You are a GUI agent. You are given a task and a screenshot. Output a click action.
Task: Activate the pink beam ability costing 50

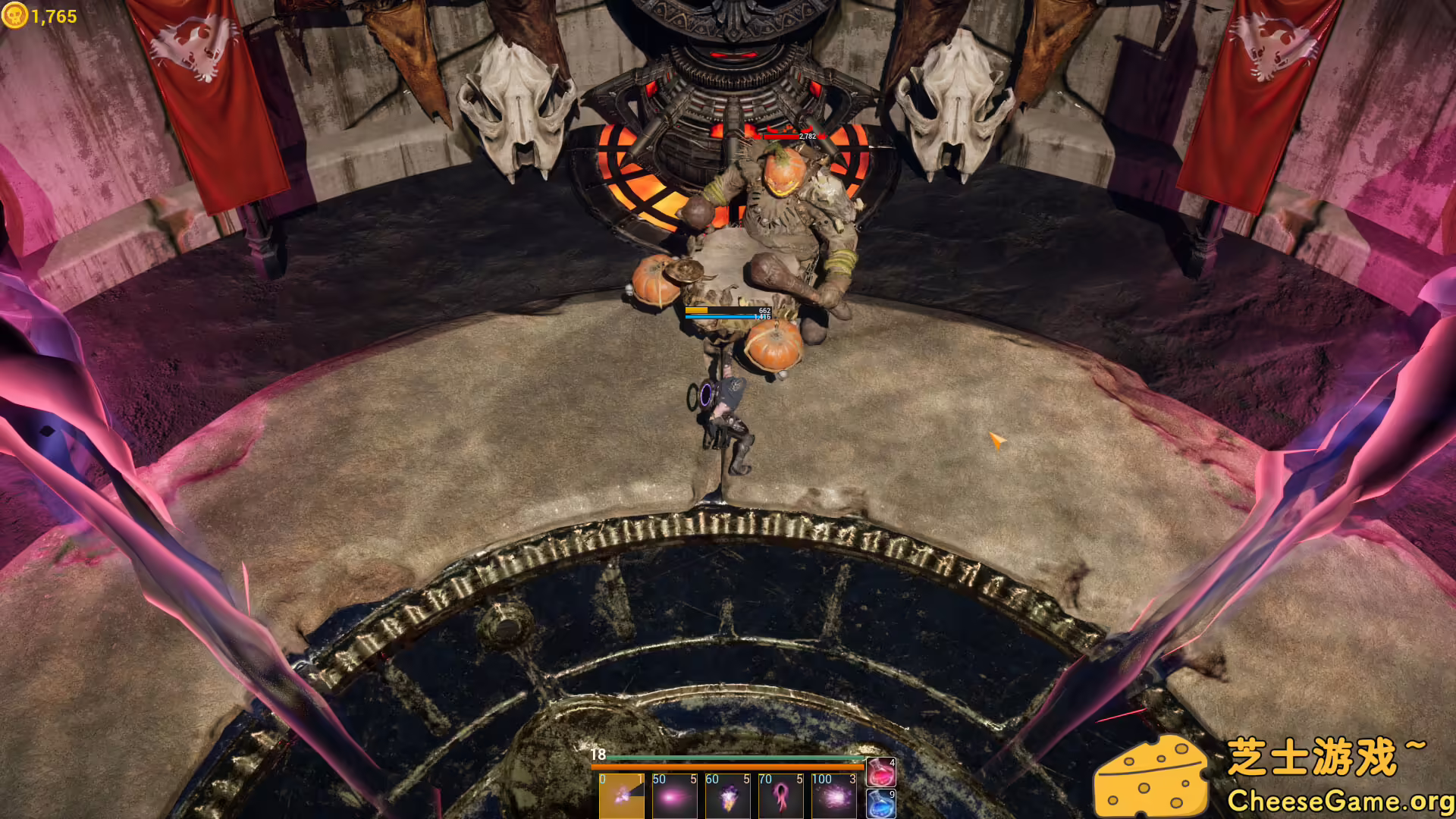[675, 800]
